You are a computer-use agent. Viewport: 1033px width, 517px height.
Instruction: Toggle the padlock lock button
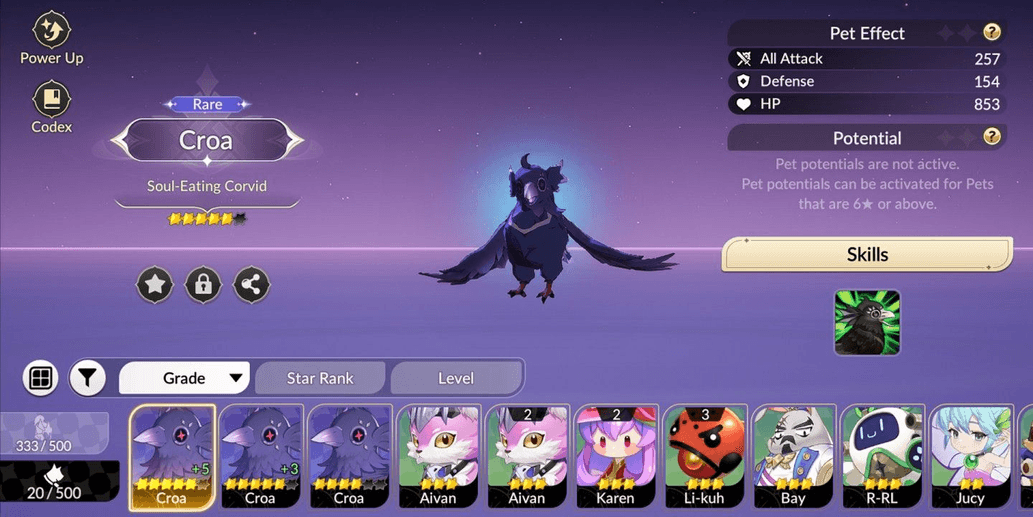click(203, 285)
